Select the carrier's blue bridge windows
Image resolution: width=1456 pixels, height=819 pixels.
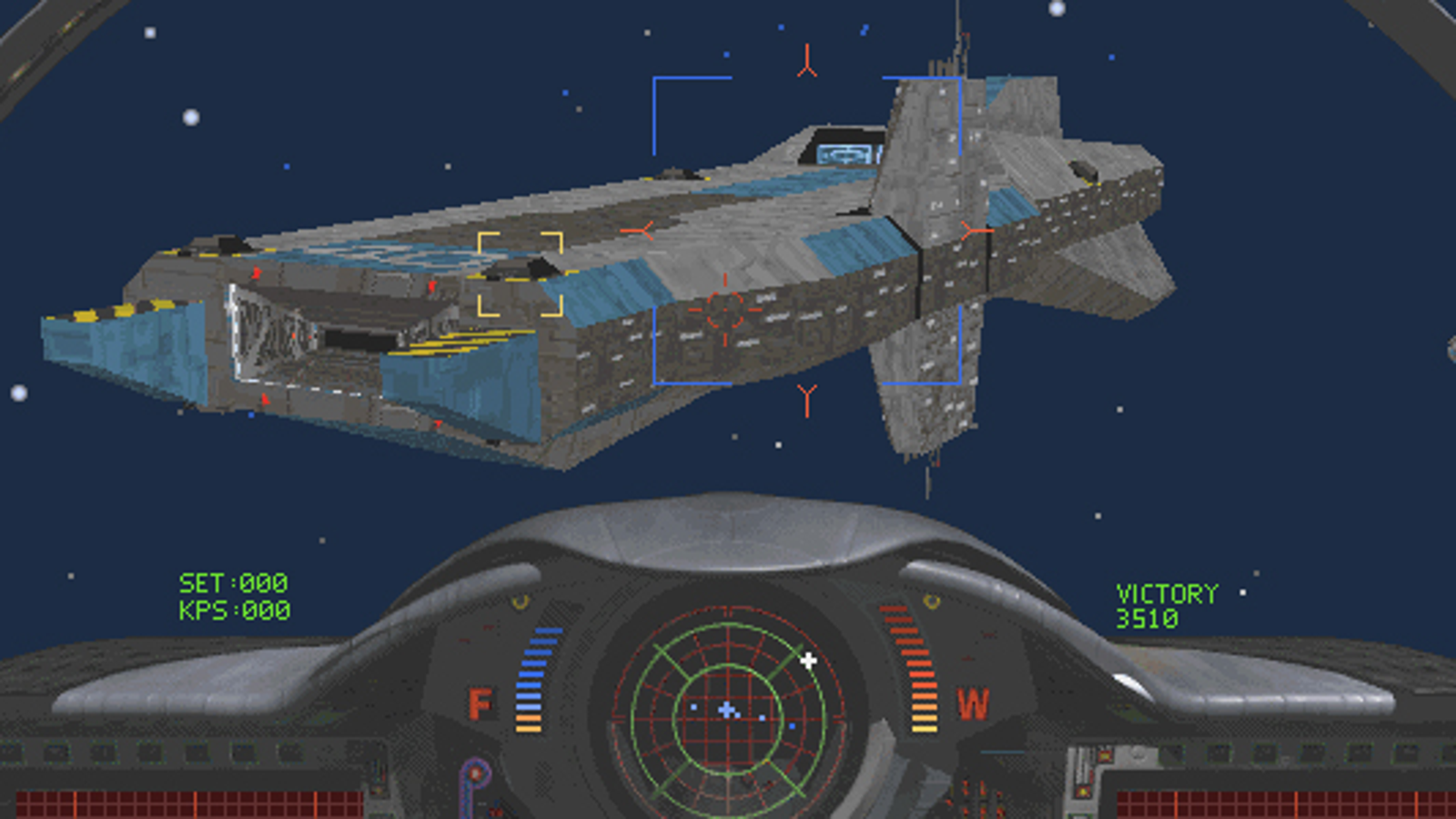[x=842, y=153]
